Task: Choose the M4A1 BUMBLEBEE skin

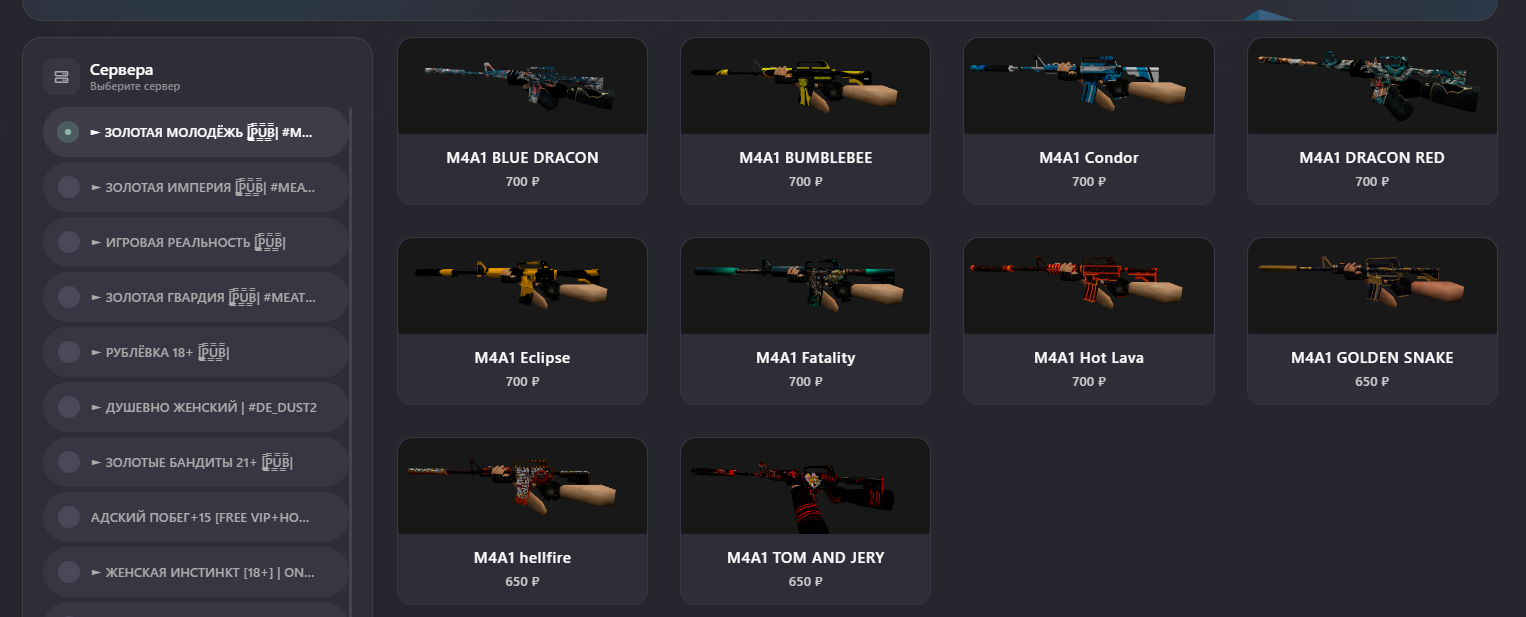Action: 805,121
